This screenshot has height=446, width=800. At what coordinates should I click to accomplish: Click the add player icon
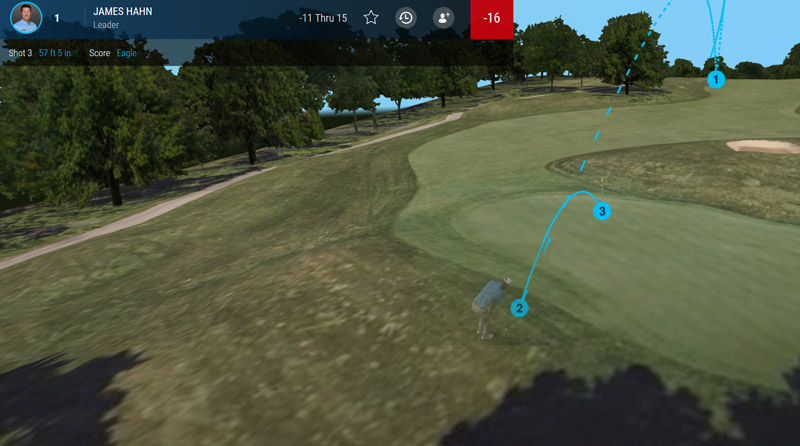443,18
